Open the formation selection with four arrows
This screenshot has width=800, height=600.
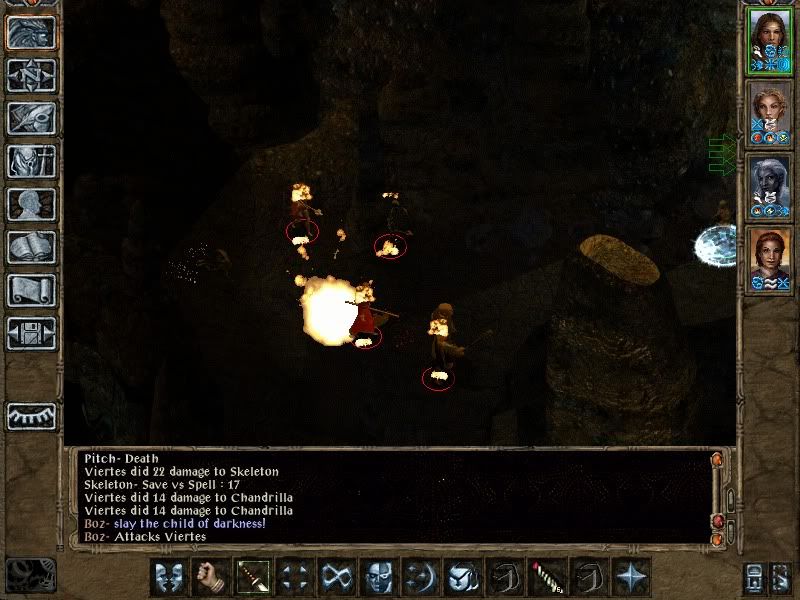coord(293,577)
